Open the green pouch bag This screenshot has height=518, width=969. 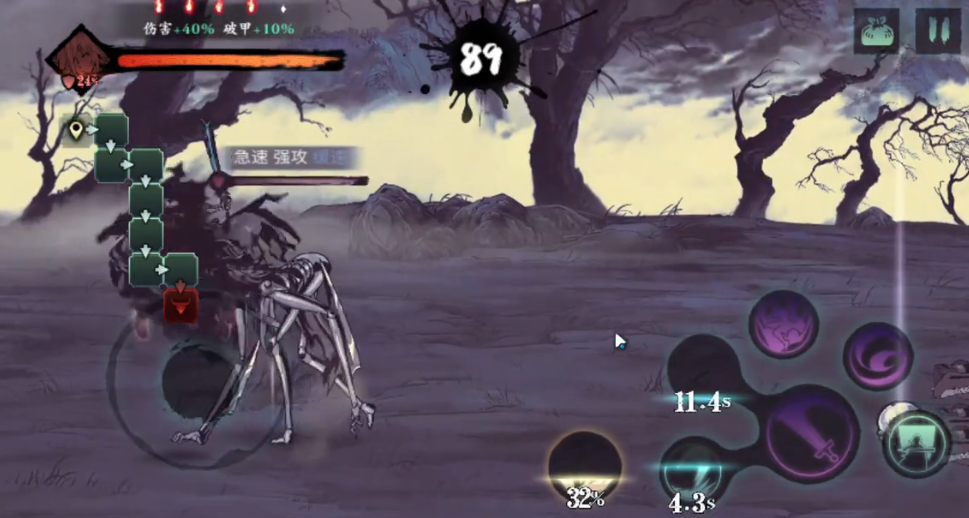876,31
